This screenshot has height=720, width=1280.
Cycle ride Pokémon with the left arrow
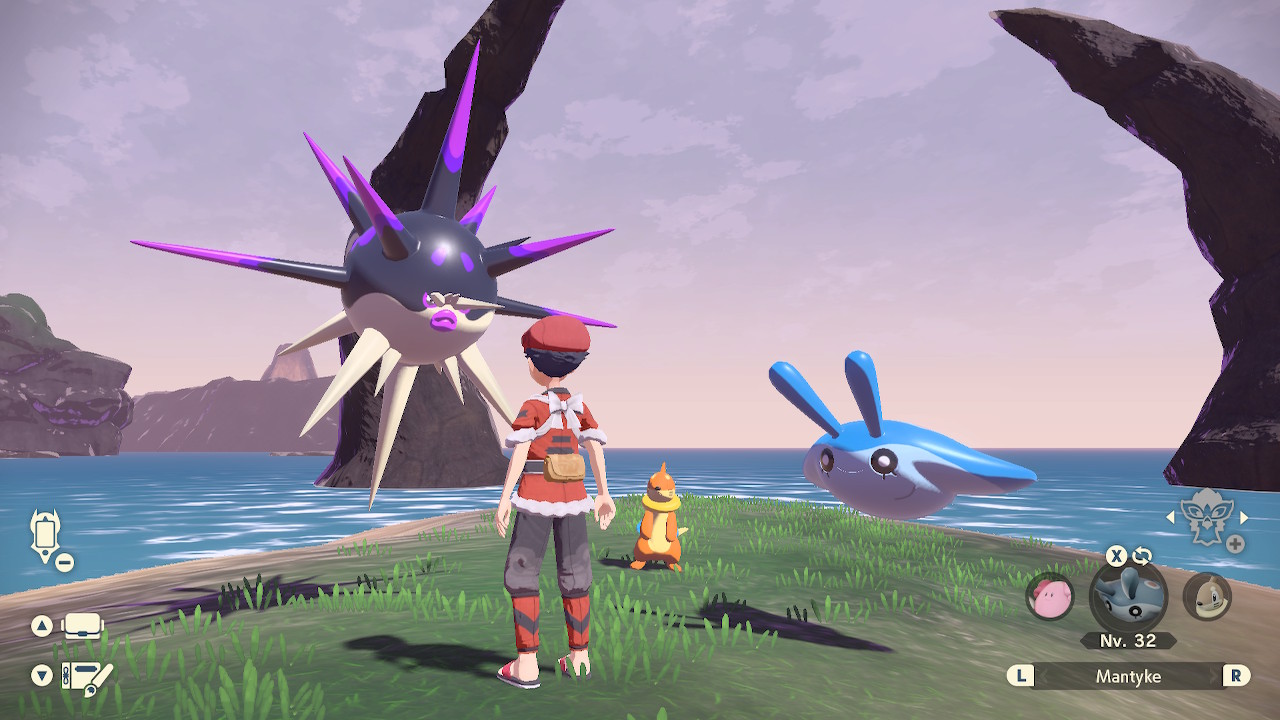pos(1171,517)
